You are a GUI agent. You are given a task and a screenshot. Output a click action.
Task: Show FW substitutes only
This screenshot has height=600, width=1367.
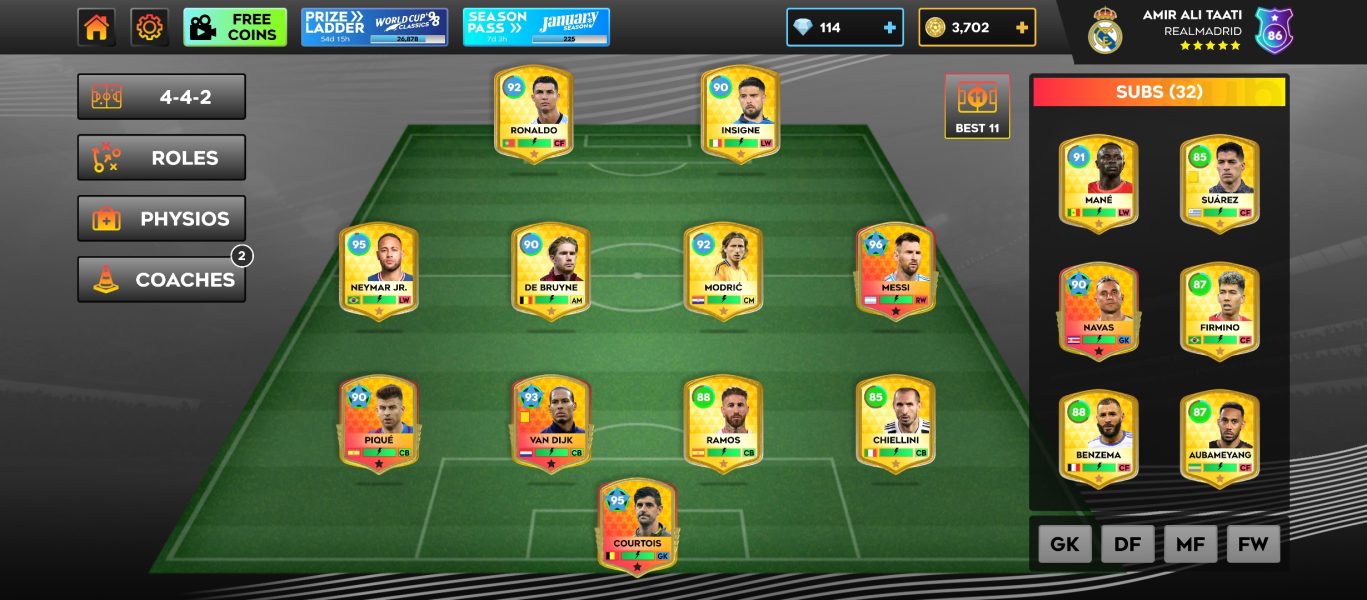point(1253,544)
